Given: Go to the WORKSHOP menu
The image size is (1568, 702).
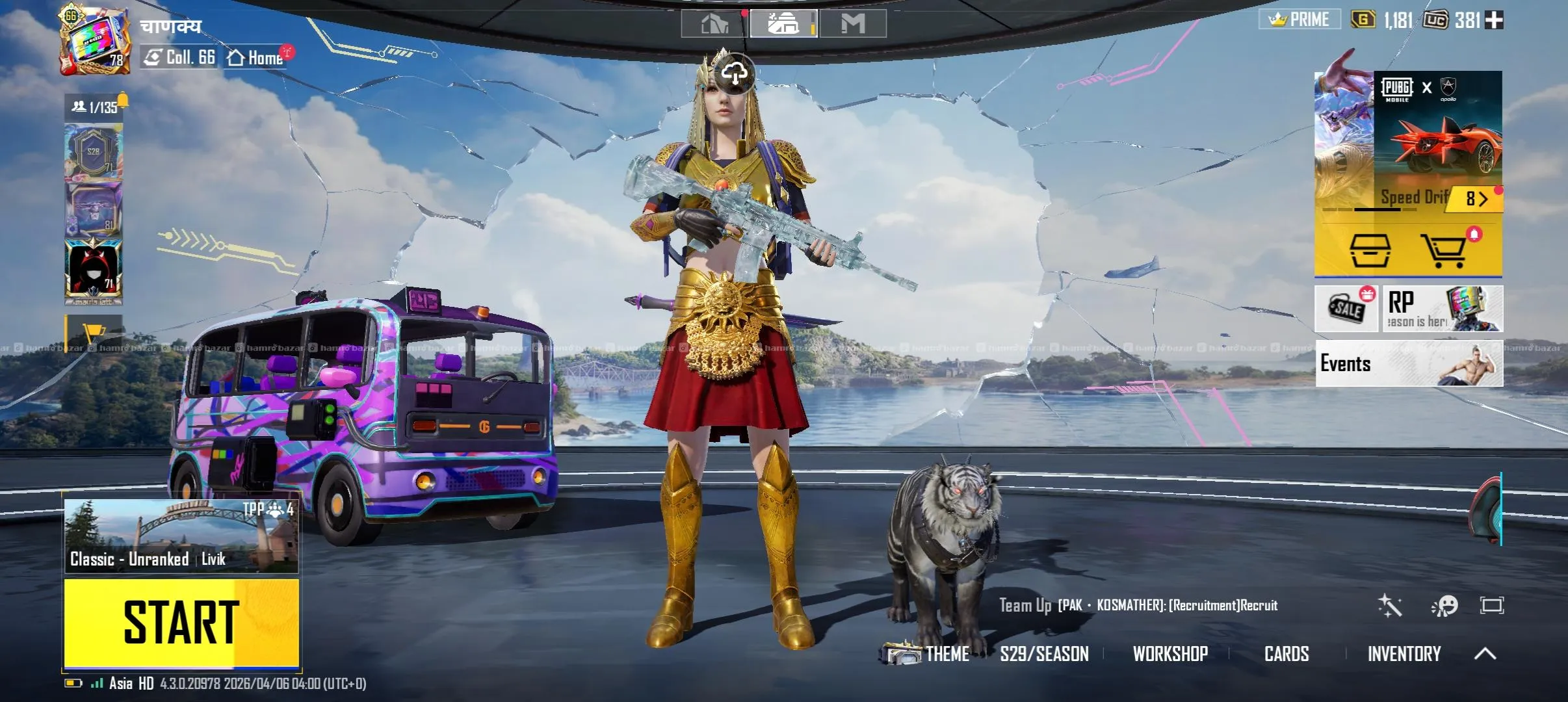Looking at the screenshot, I should [x=1169, y=654].
